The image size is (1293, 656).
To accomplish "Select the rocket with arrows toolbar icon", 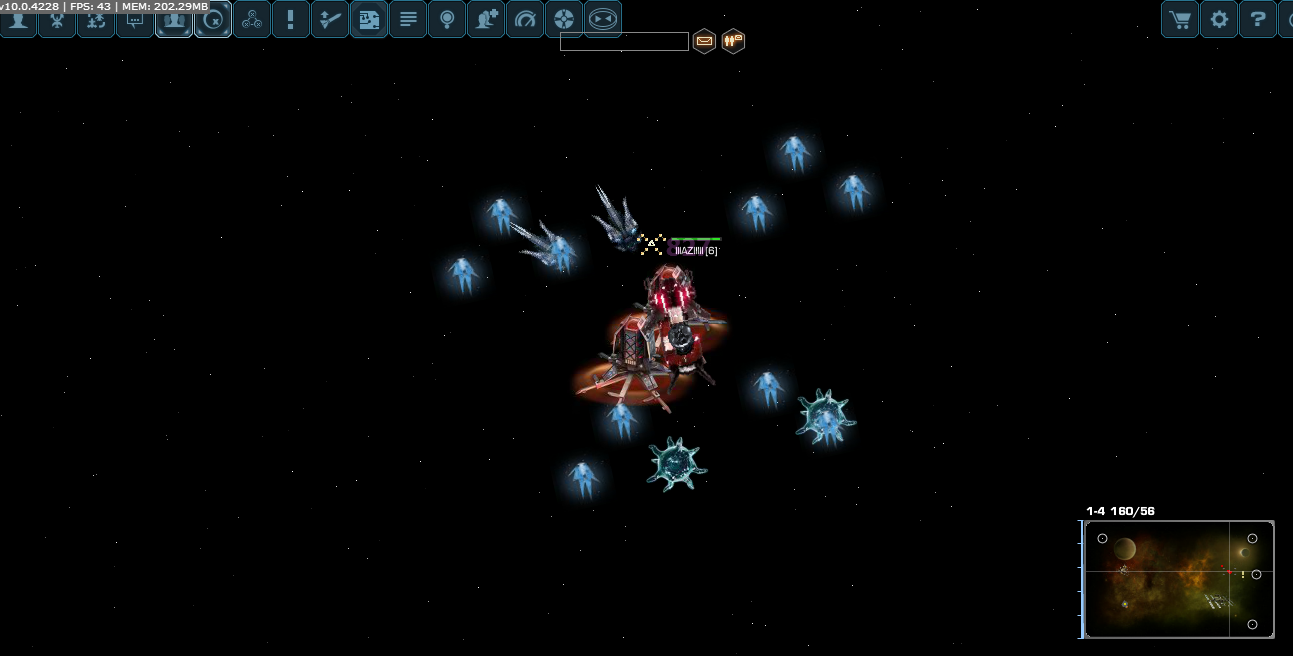I will point(330,19).
